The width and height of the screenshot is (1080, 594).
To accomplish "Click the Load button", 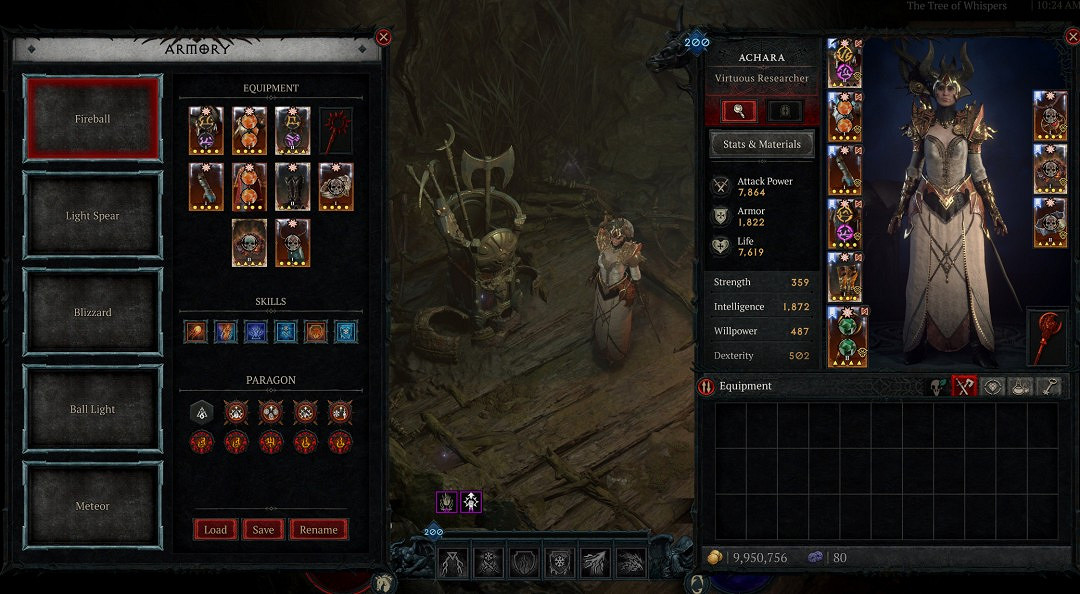I will (215, 530).
